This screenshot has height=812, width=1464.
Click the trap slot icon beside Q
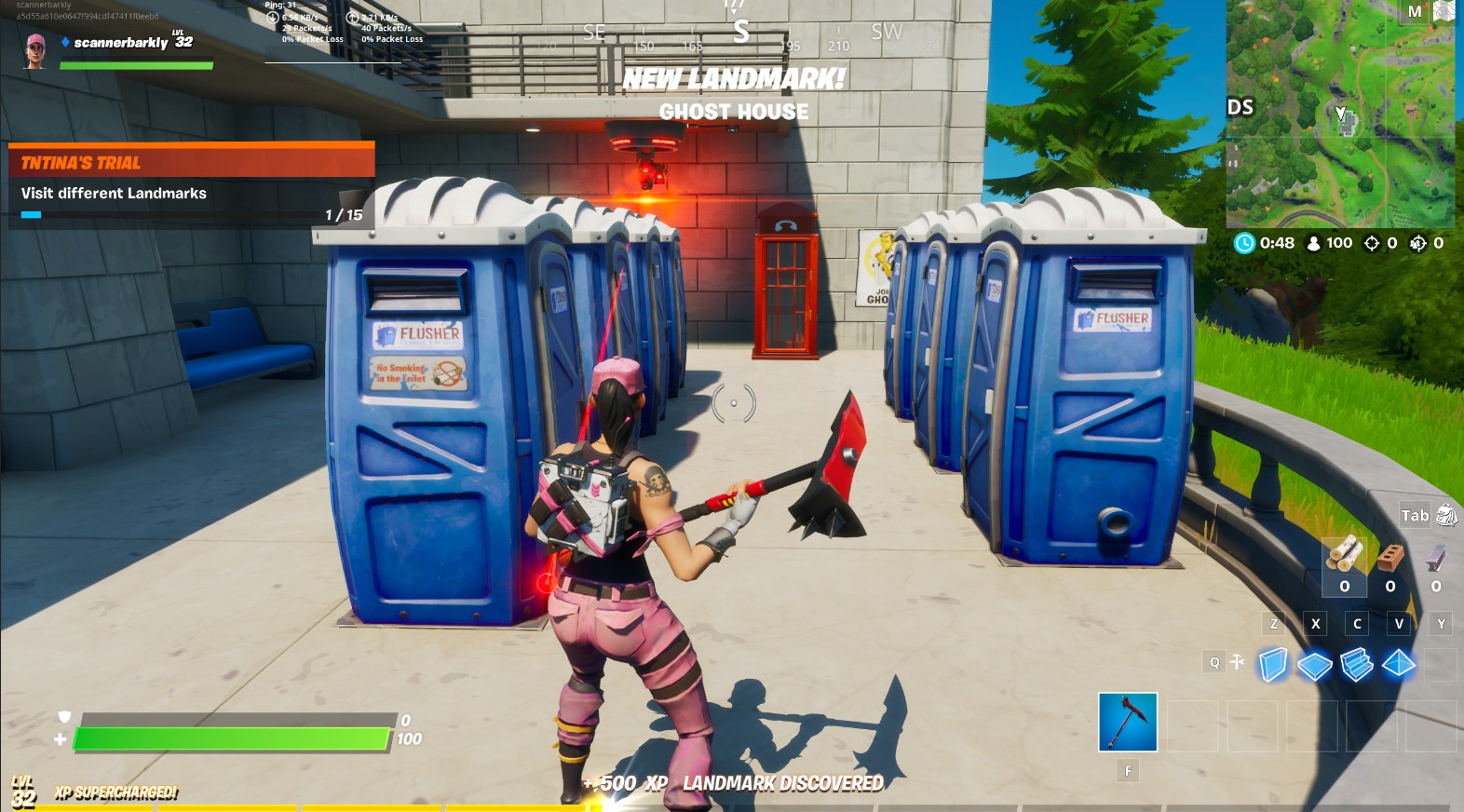click(x=1236, y=661)
